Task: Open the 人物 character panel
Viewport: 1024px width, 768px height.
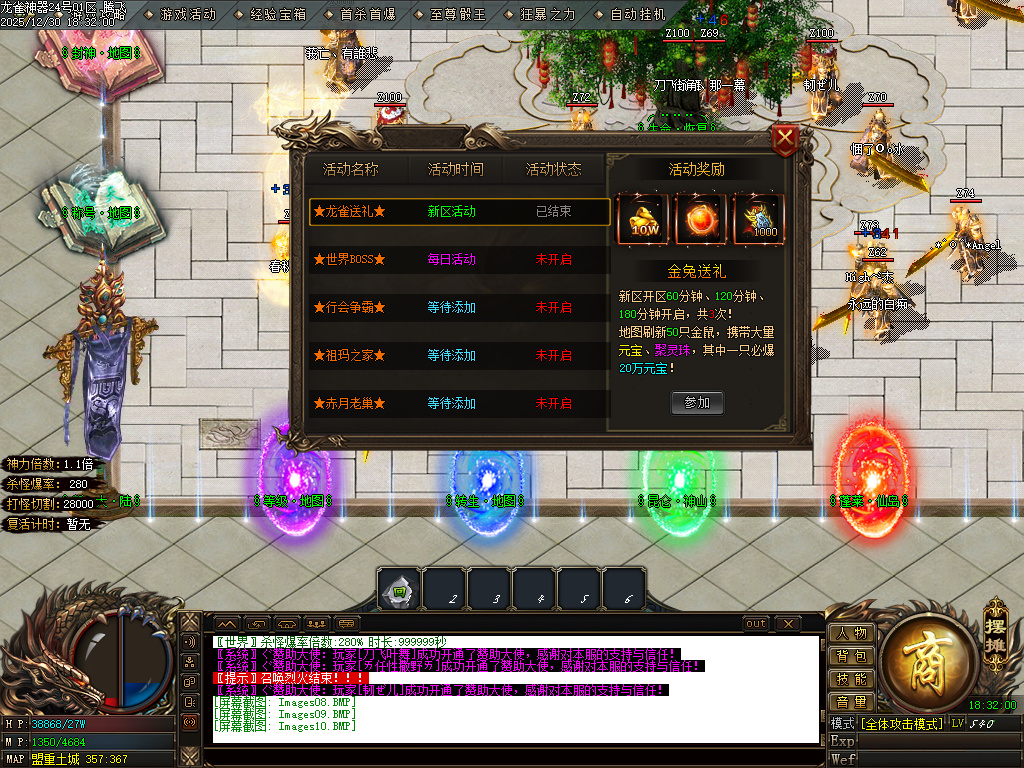Action: pos(851,633)
